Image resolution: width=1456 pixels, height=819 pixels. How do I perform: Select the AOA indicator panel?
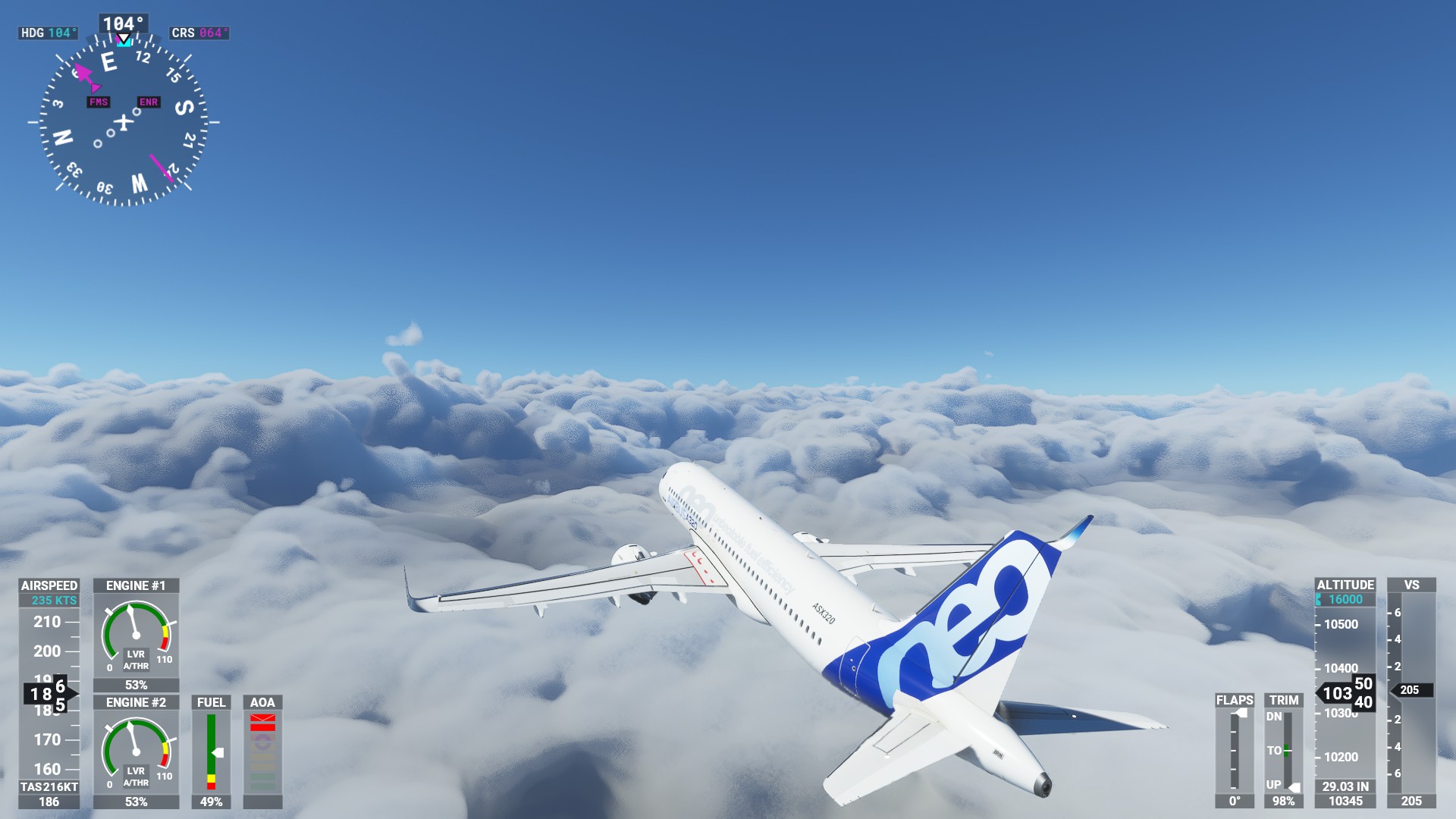pyautogui.click(x=264, y=751)
